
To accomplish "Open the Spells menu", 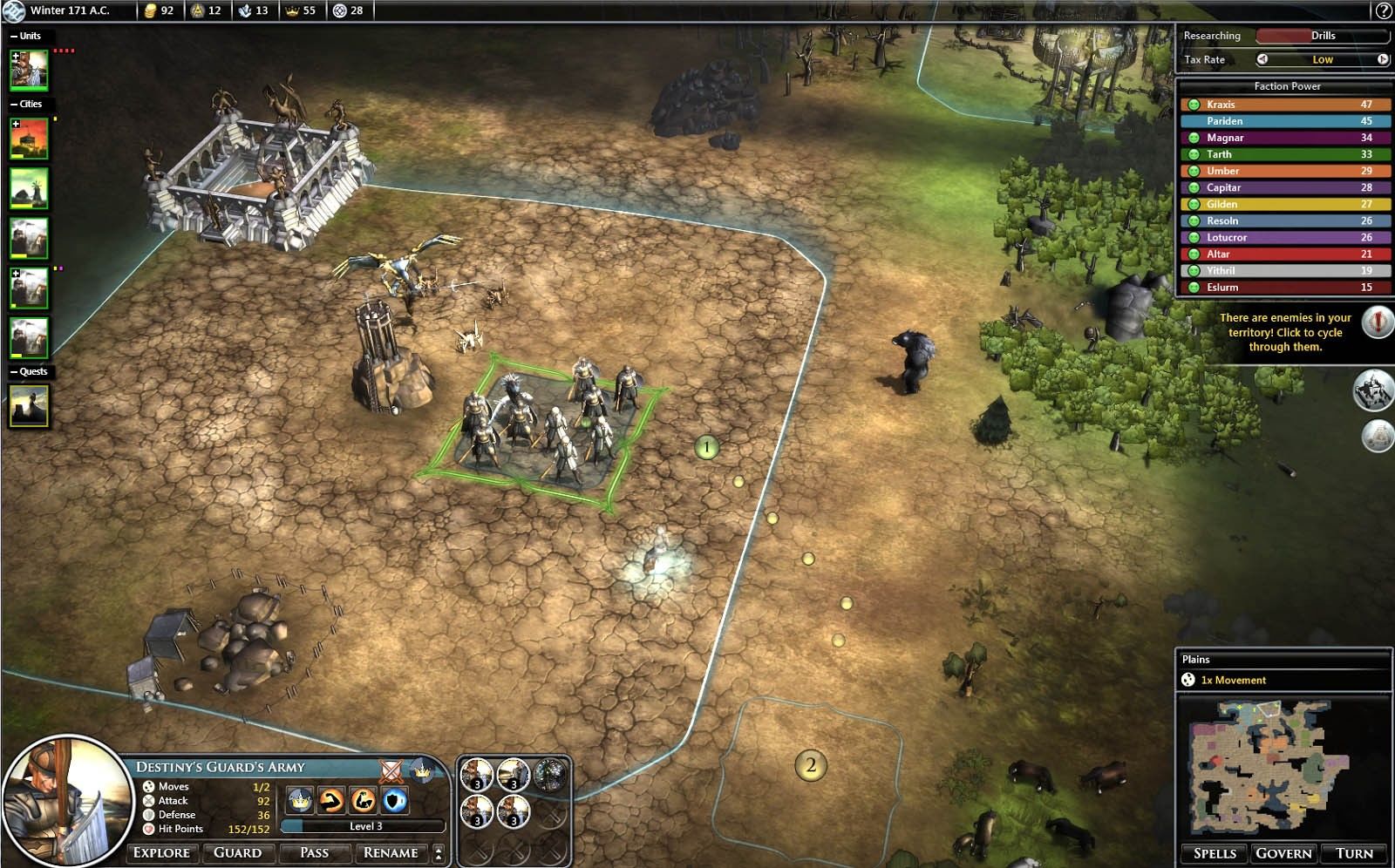I will click(1215, 853).
